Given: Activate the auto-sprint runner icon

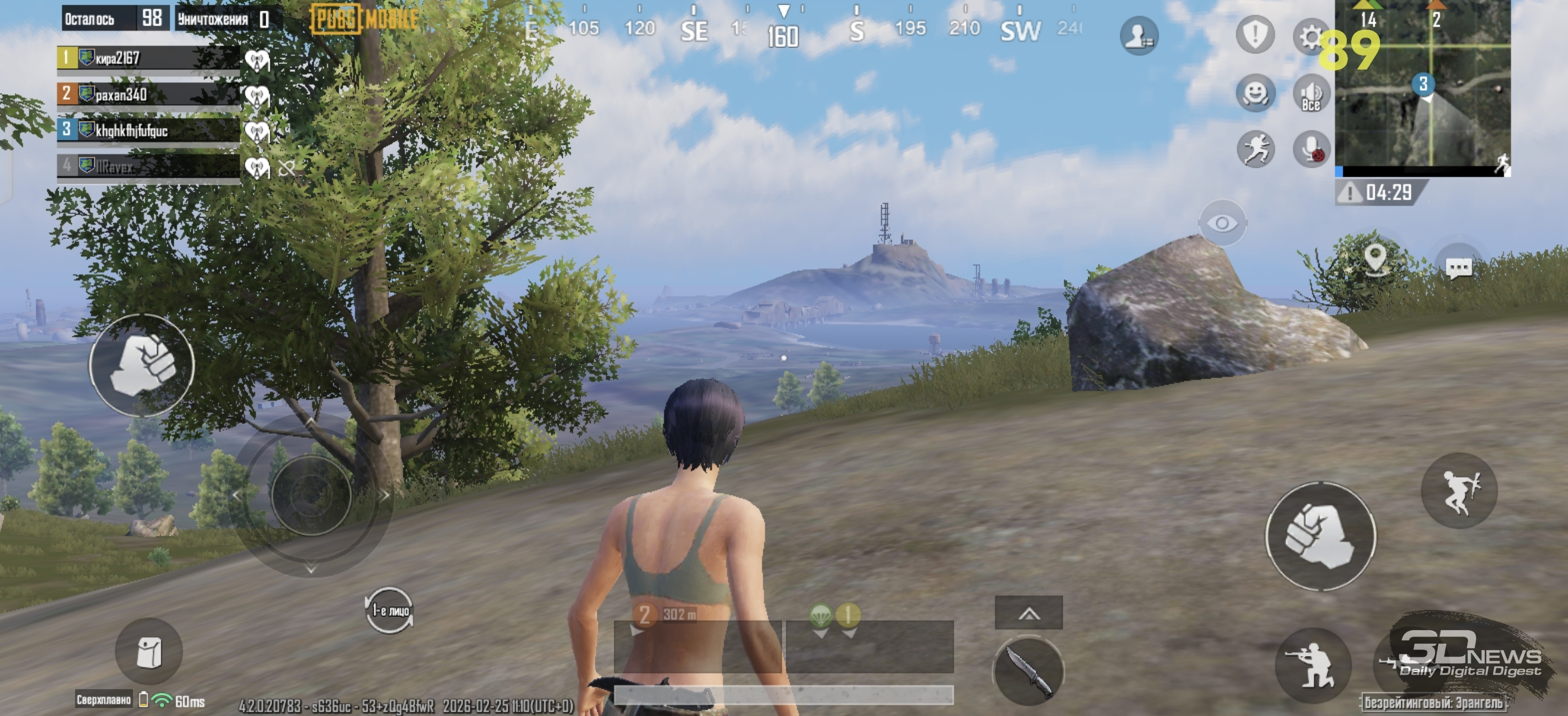Looking at the screenshot, I should click(1255, 149).
